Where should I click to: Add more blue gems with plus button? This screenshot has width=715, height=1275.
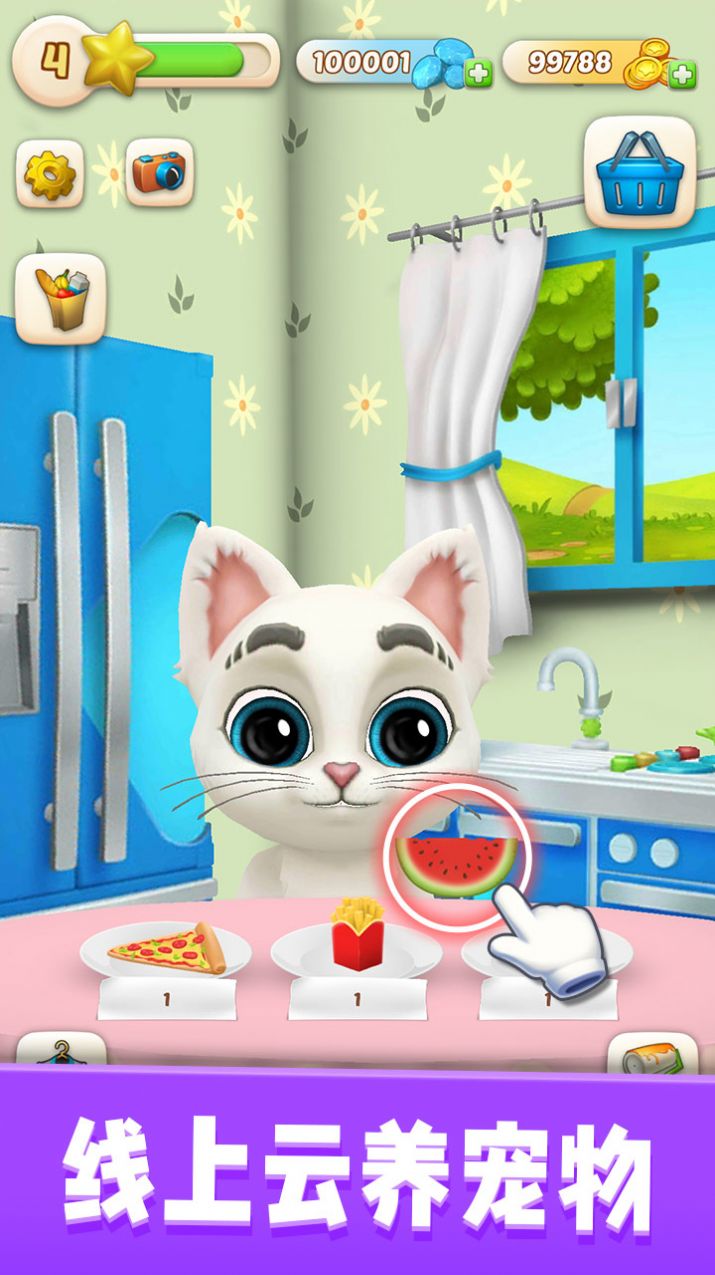(479, 73)
